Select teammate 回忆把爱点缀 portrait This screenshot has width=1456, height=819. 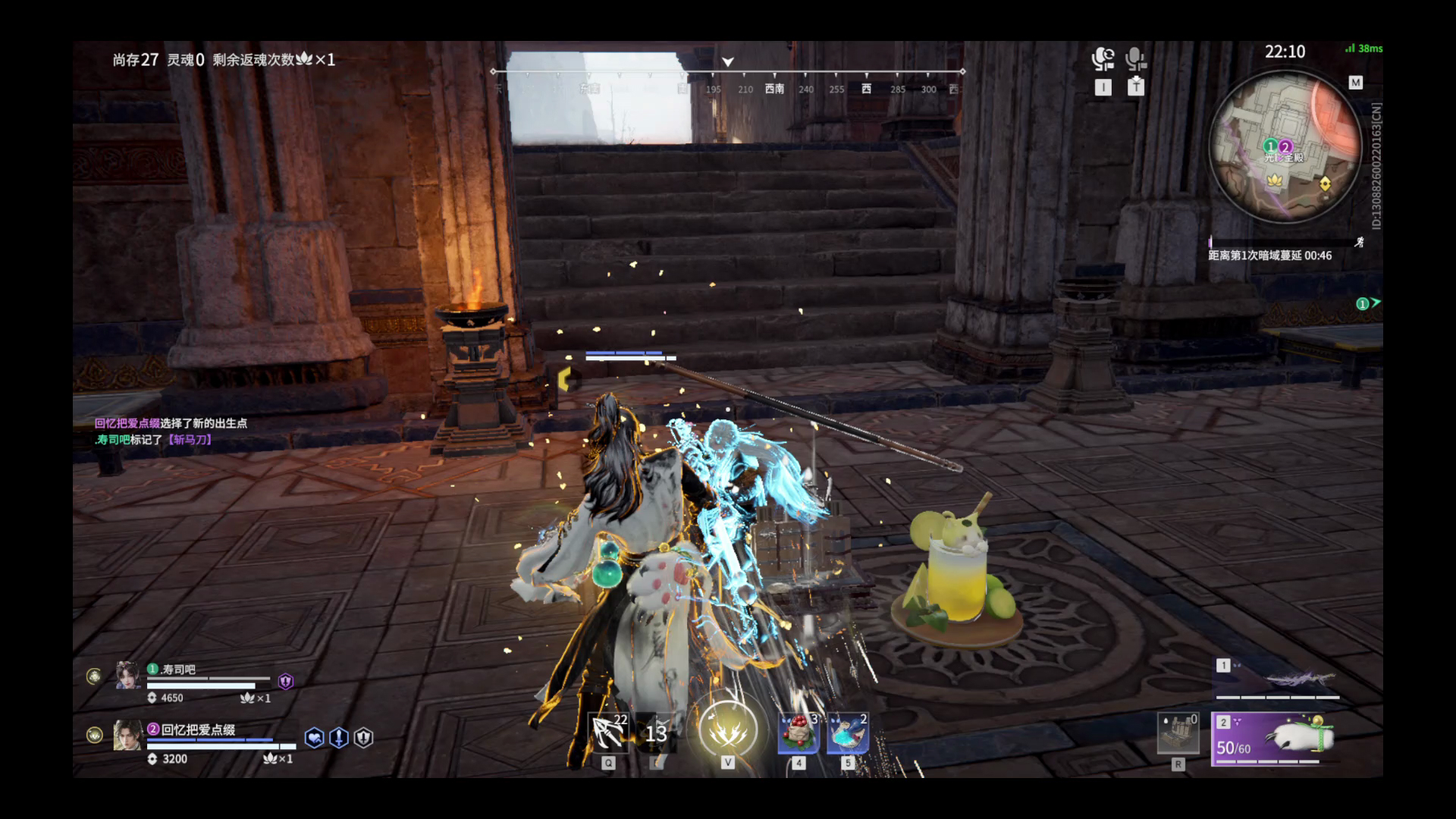click(127, 735)
